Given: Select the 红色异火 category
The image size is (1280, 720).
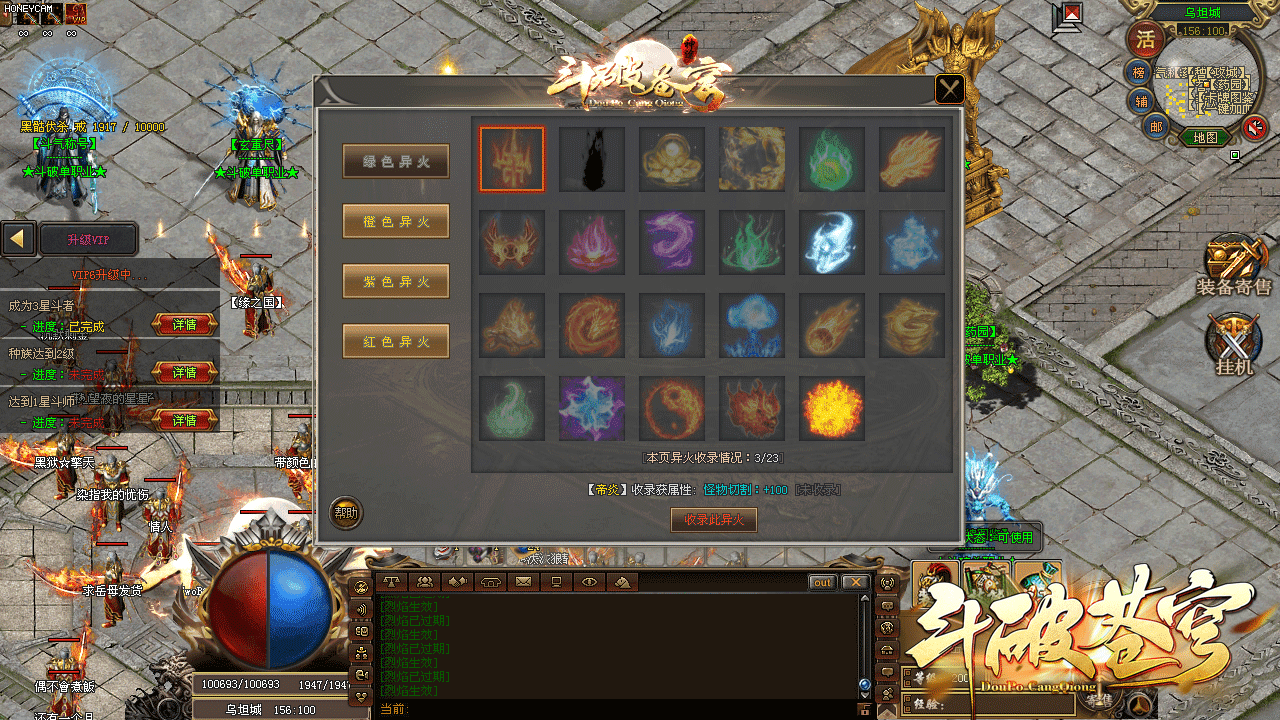Looking at the screenshot, I should [x=396, y=341].
